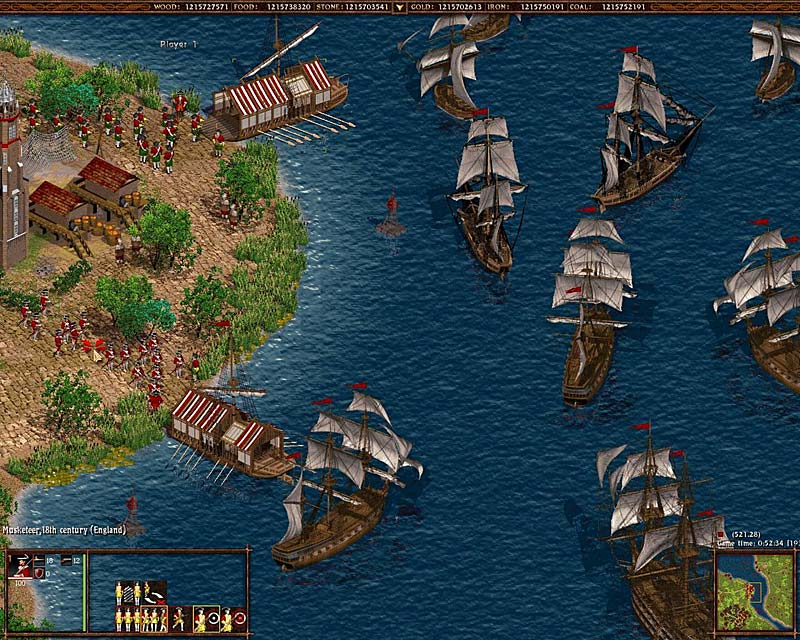Toggle the highlighted white target fire icon
The height and width of the screenshot is (640, 800).
point(206,620)
